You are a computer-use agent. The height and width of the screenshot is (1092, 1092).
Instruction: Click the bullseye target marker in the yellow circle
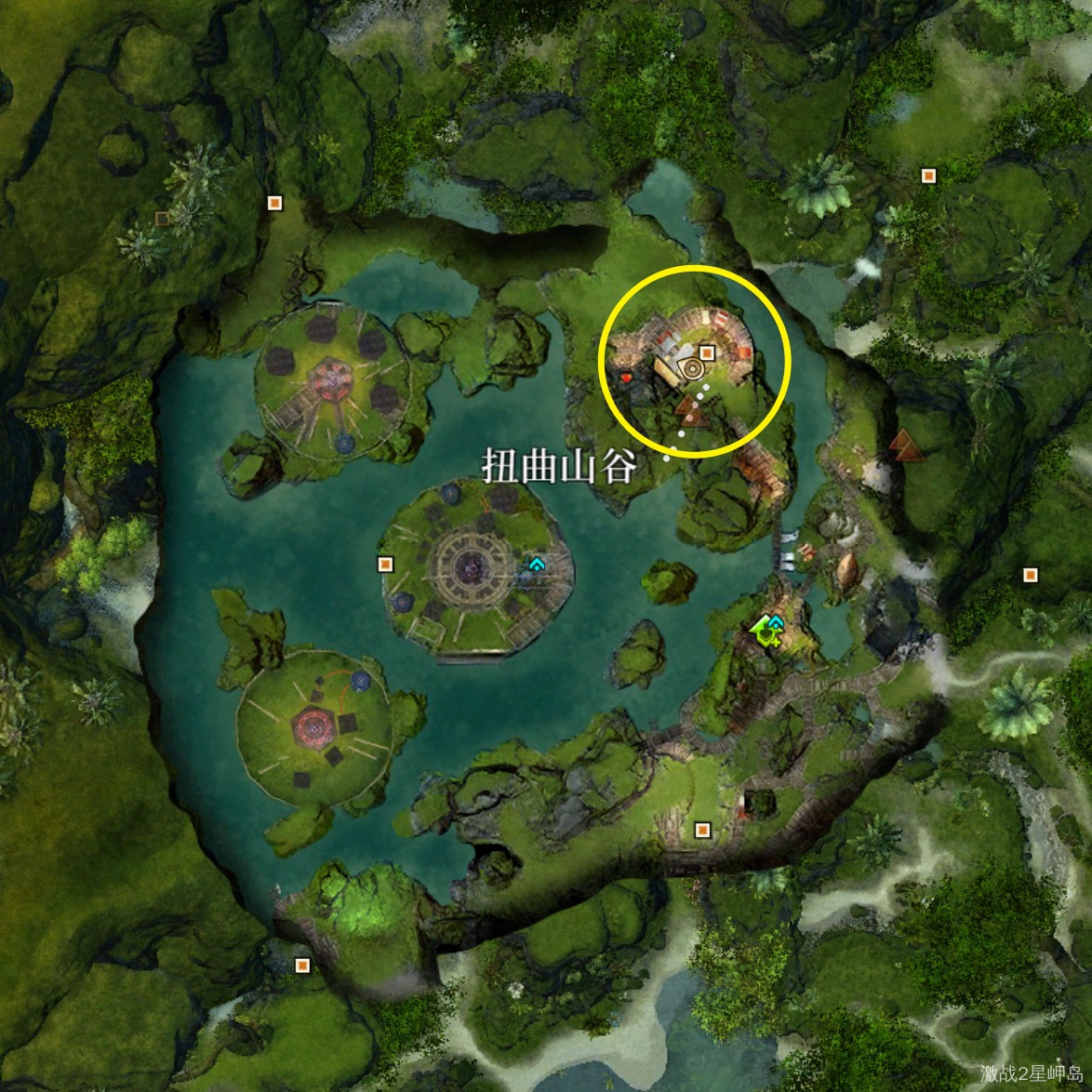[691, 369]
